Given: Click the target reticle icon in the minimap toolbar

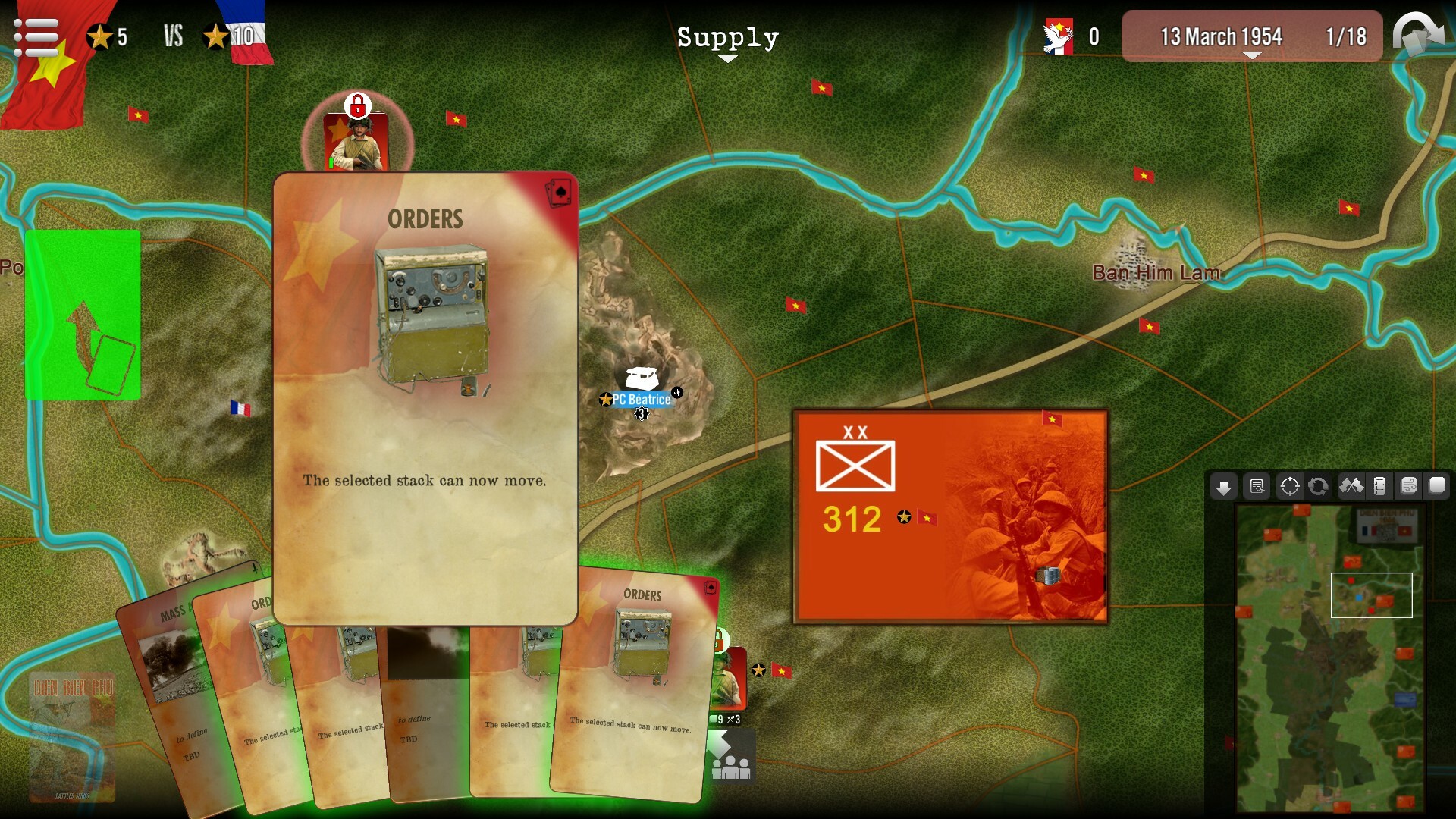Looking at the screenshot, I should tap(1289, 488).
